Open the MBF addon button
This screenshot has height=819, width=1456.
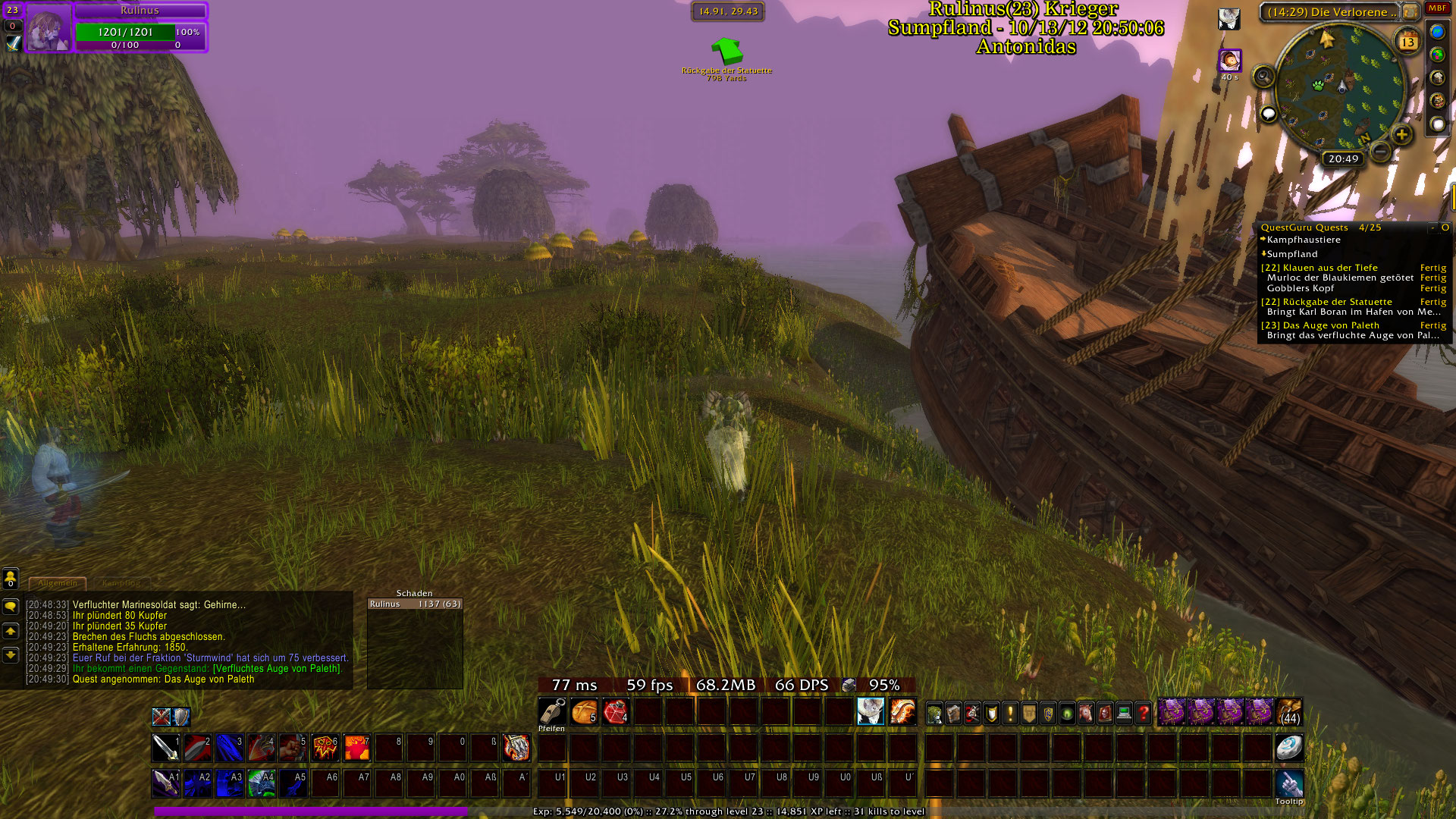(1437, 8)
